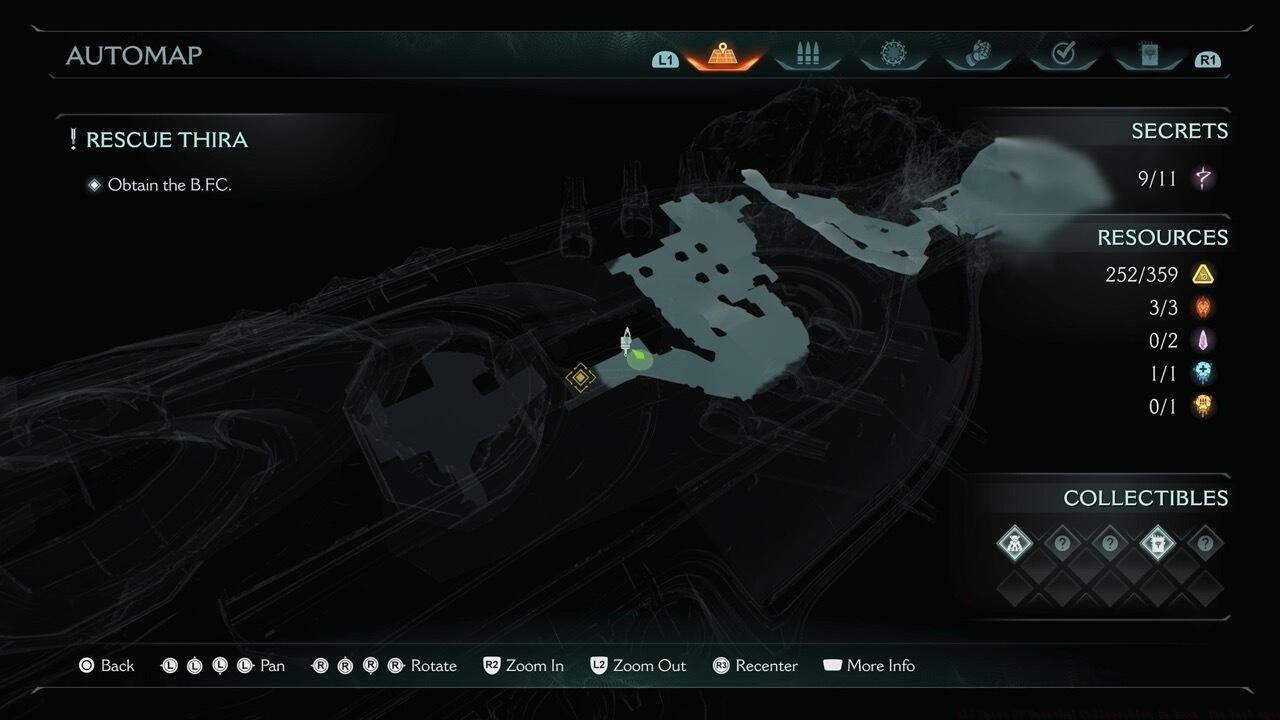This screenshot has height=720, width=1280.
Task: Open the spiked circle rune tab
Action: tap(892, 55)
